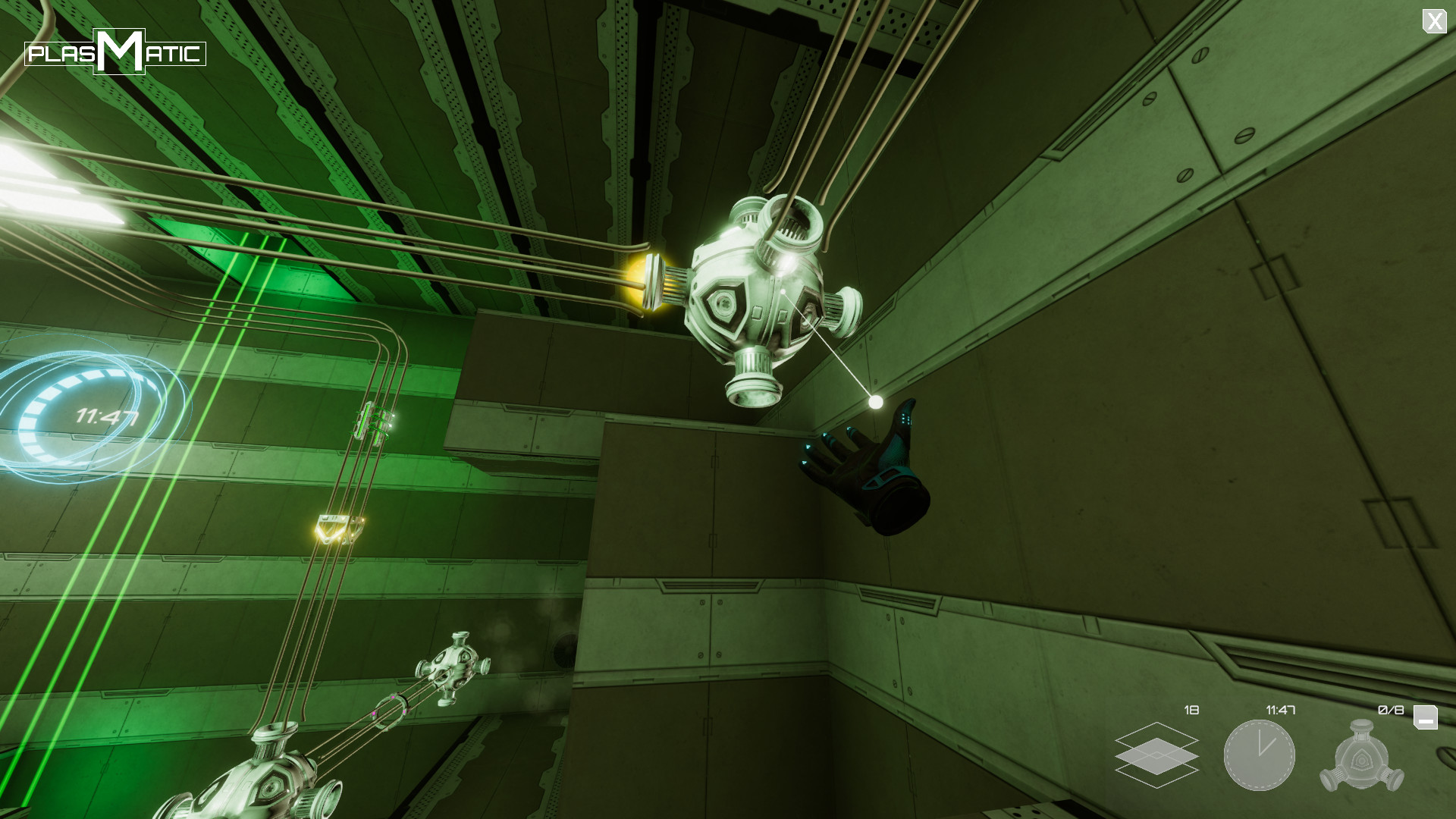Image resolution: width=1456 pixels, height=819 pixels.
Task: Click the 18 level counter label
Action: click(1191, 711)
